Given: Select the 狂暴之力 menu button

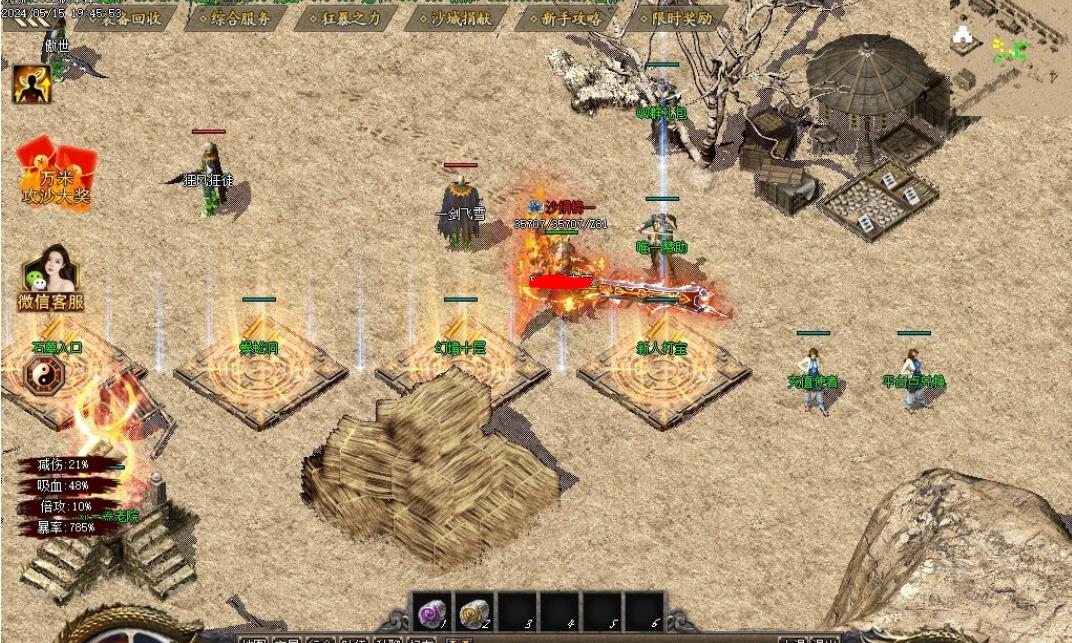Looking at the screenshot, I should pos(347,18).
